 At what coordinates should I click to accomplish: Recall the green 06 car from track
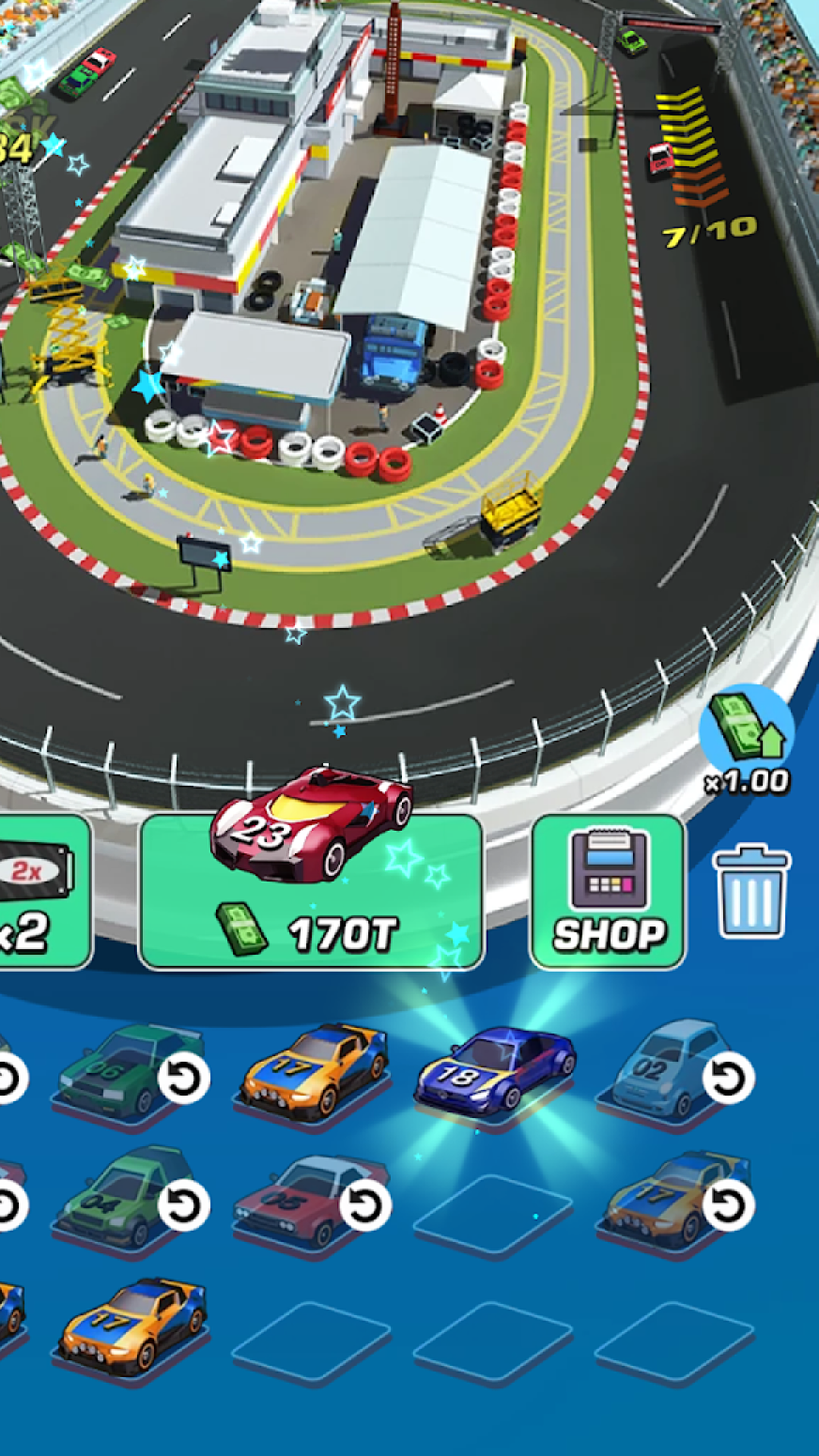(183, 1078)
